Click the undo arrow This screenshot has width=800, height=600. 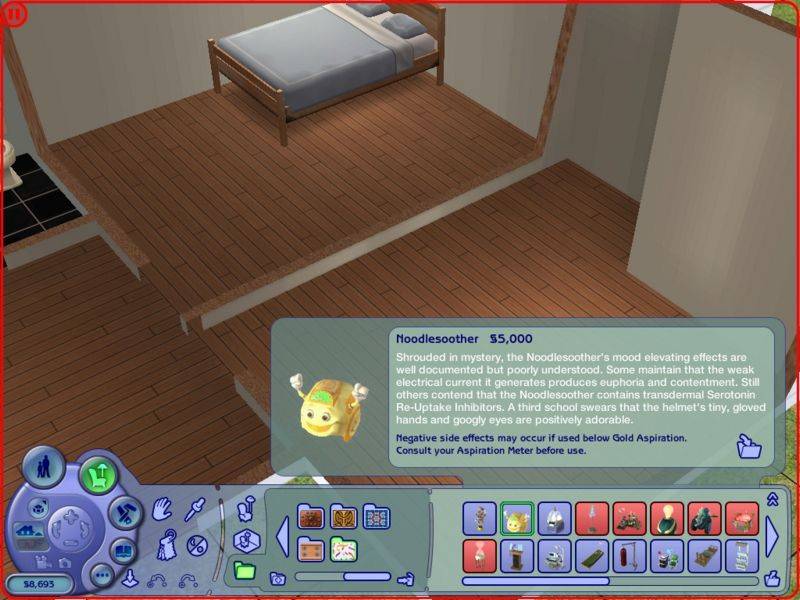click(x=157, y=579)
